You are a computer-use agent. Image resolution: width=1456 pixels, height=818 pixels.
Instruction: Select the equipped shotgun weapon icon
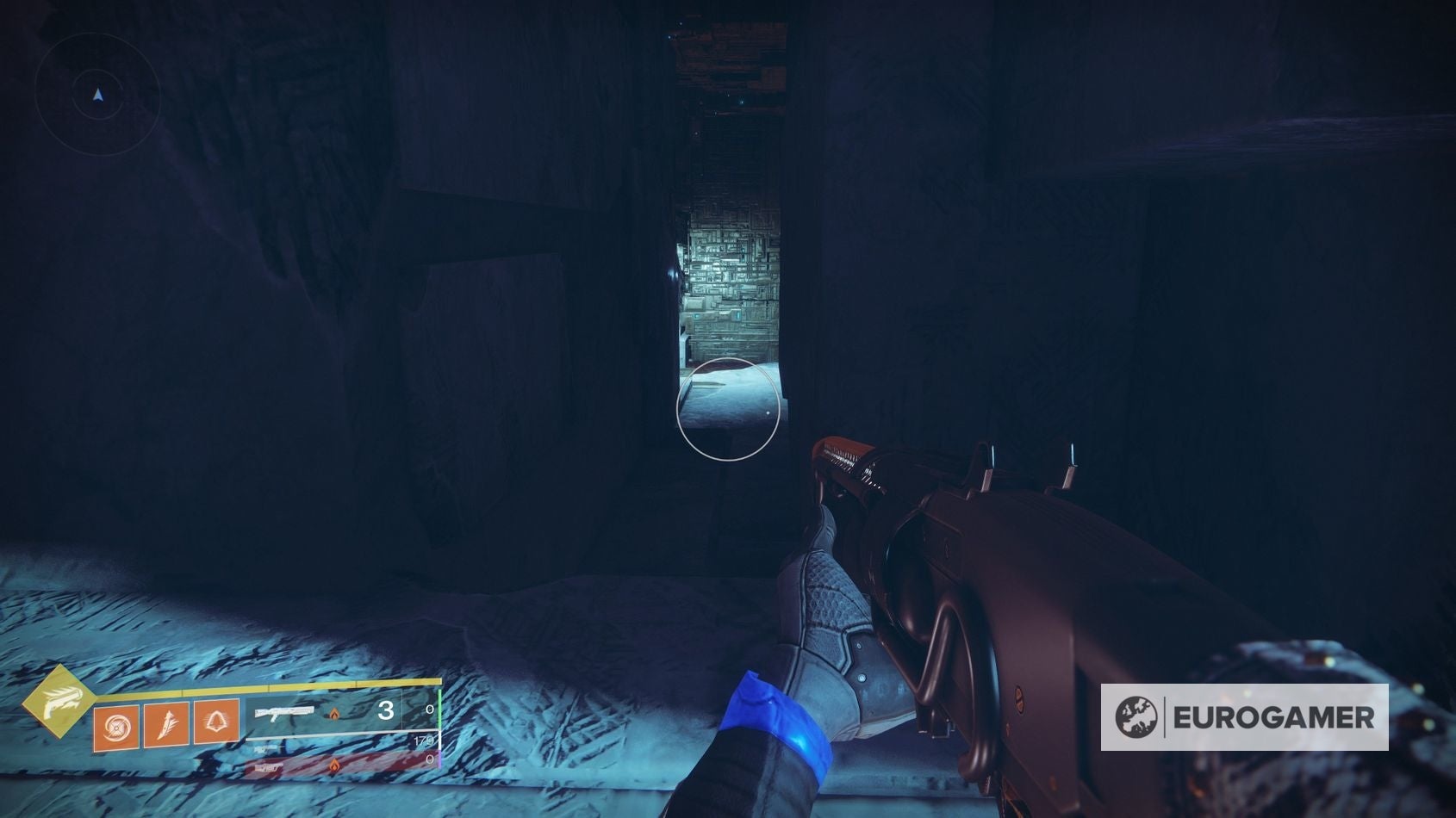283,713
